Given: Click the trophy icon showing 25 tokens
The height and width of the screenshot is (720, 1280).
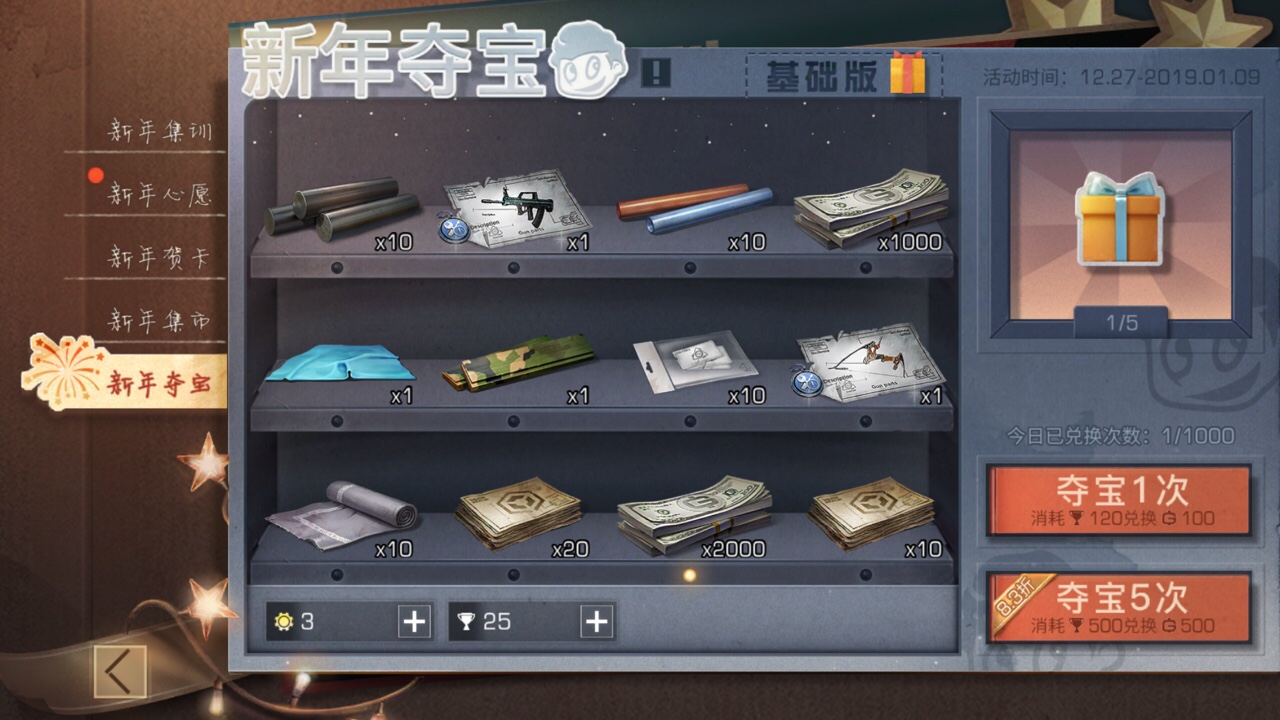Looking at the screenshot, I should (466, 622).
